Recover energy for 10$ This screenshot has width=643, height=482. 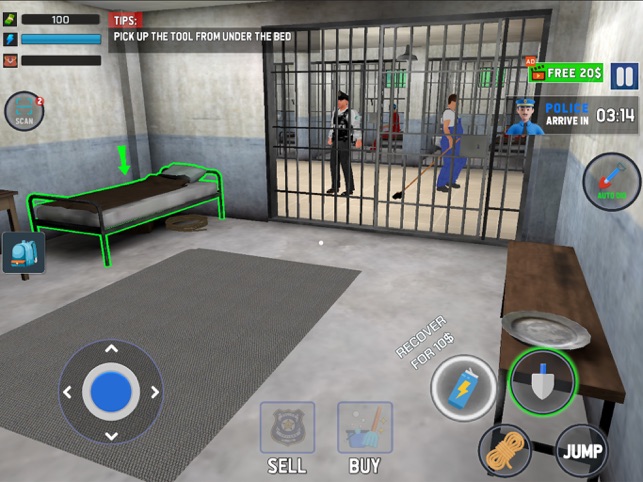(x=464, y=388)
